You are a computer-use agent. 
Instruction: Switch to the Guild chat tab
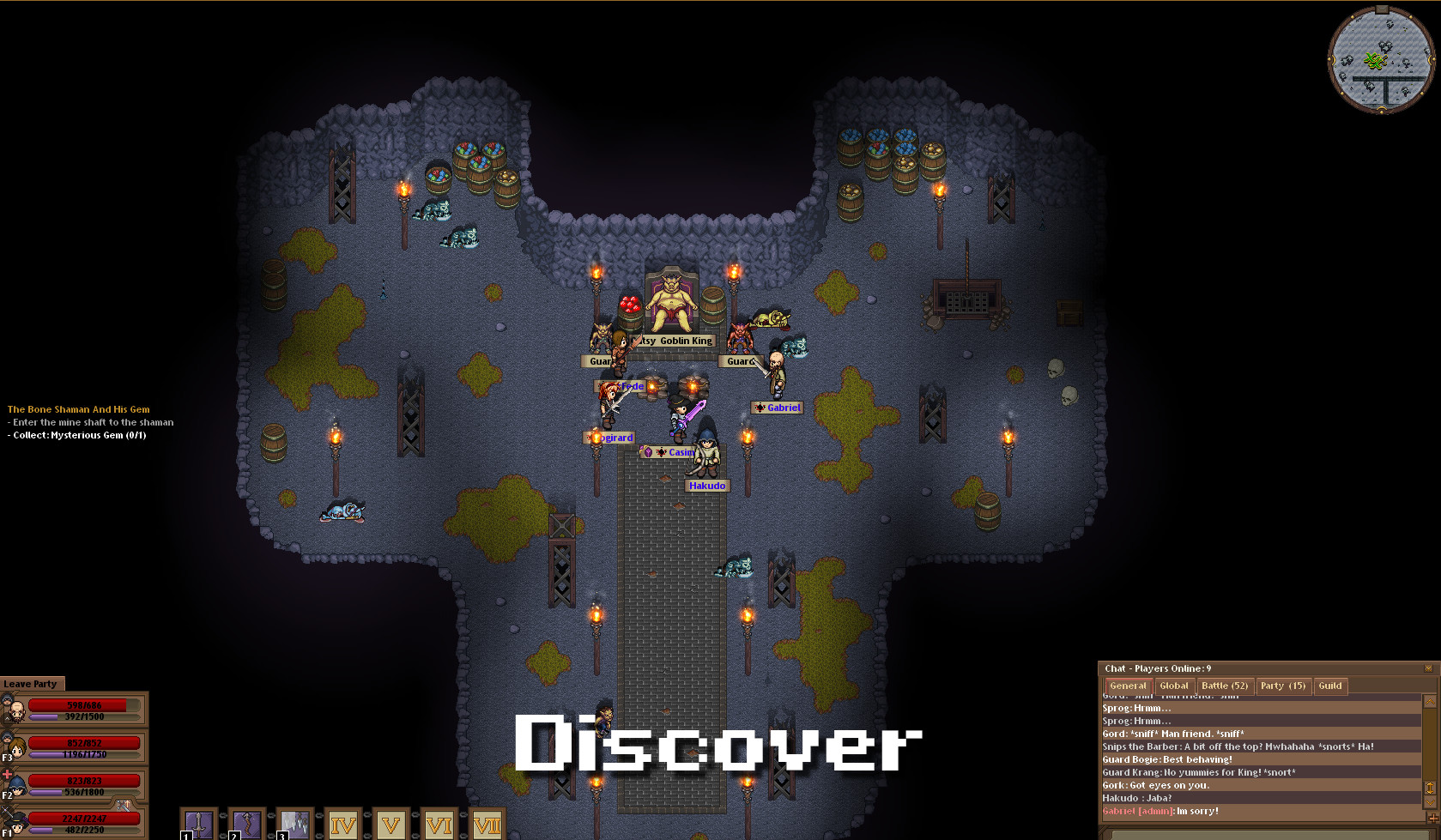click(x=1329, y=686)
